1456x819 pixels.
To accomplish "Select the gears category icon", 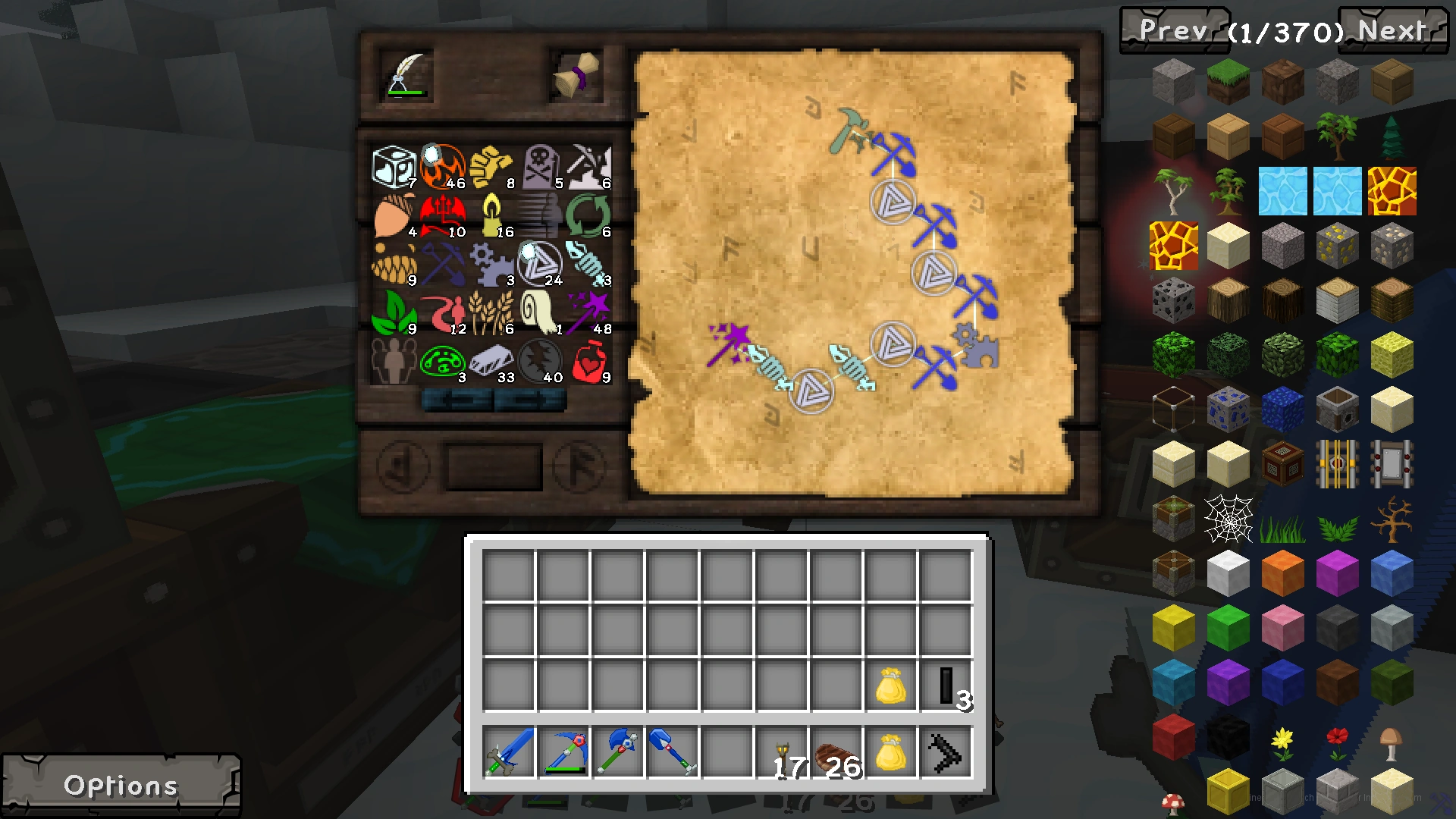I will click(x=493, y=264).
